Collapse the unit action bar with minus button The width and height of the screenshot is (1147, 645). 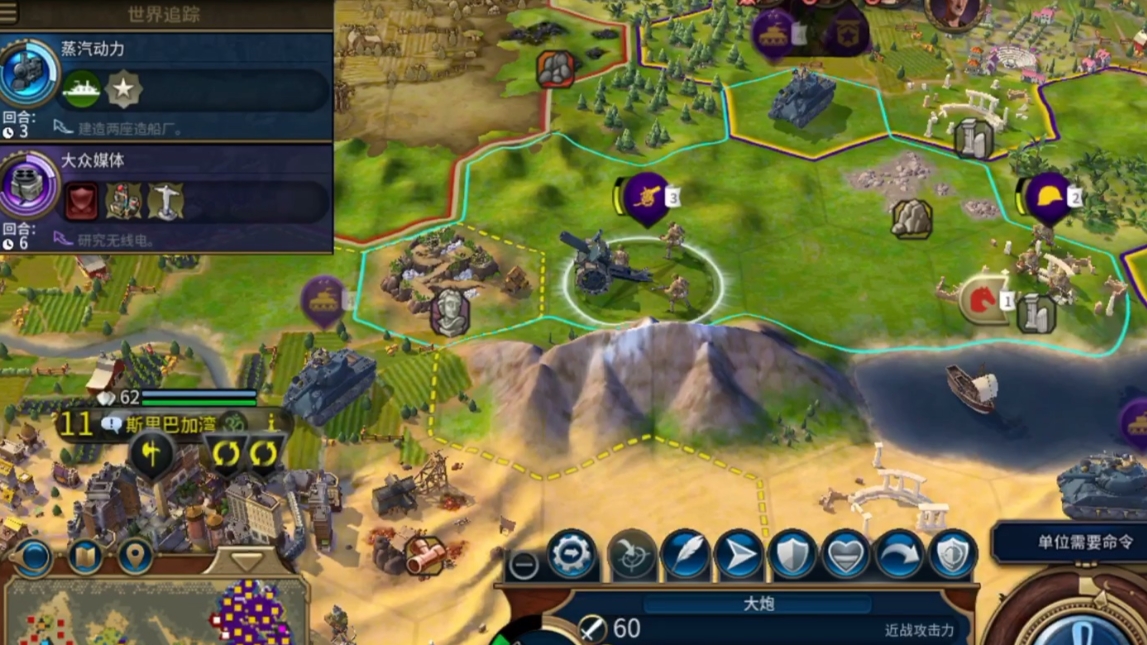pyautogui.click(x=523, y=565)
